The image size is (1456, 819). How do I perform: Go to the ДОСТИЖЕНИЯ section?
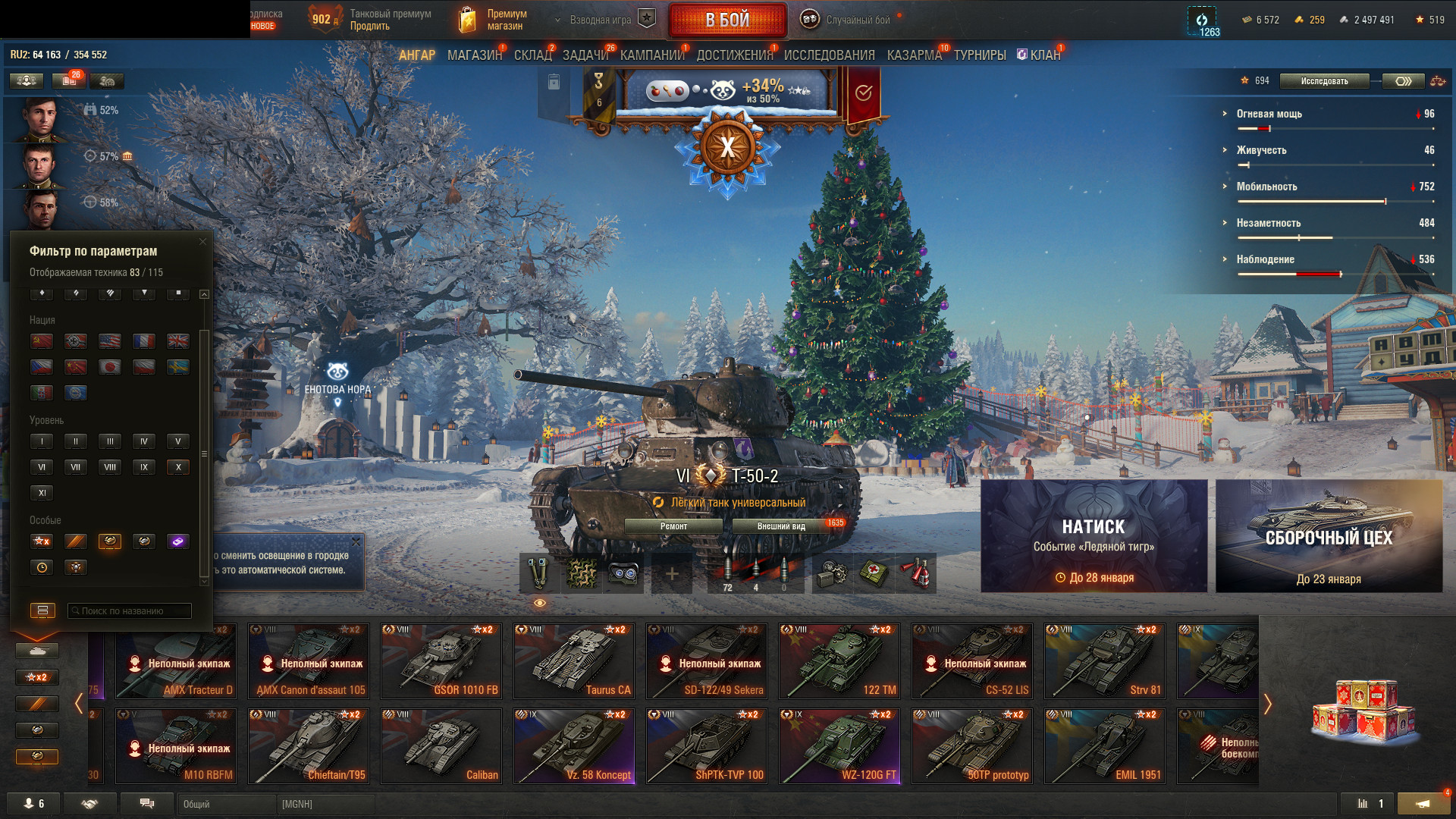[734, 55]
